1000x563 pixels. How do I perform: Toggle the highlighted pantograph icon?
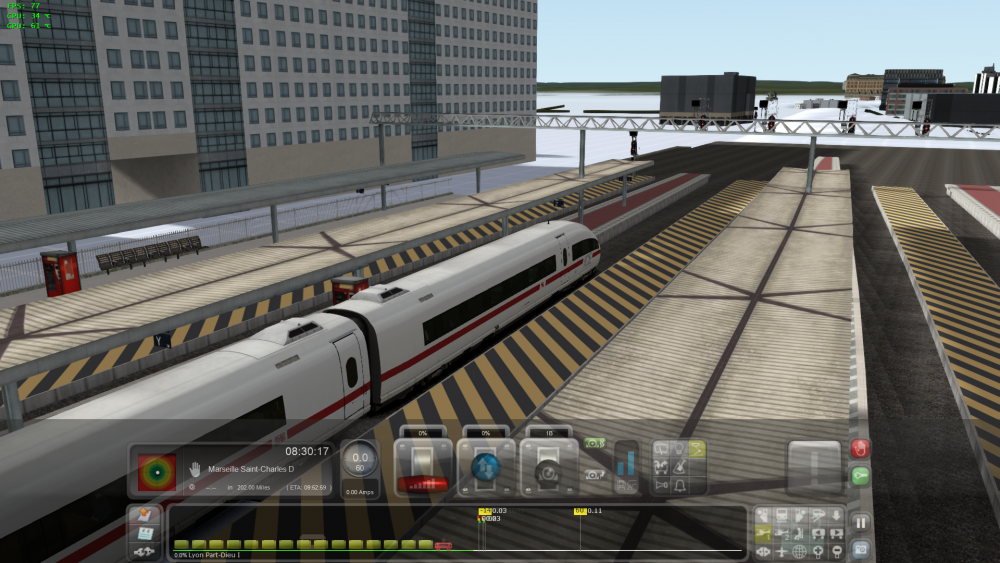point(696,449)
